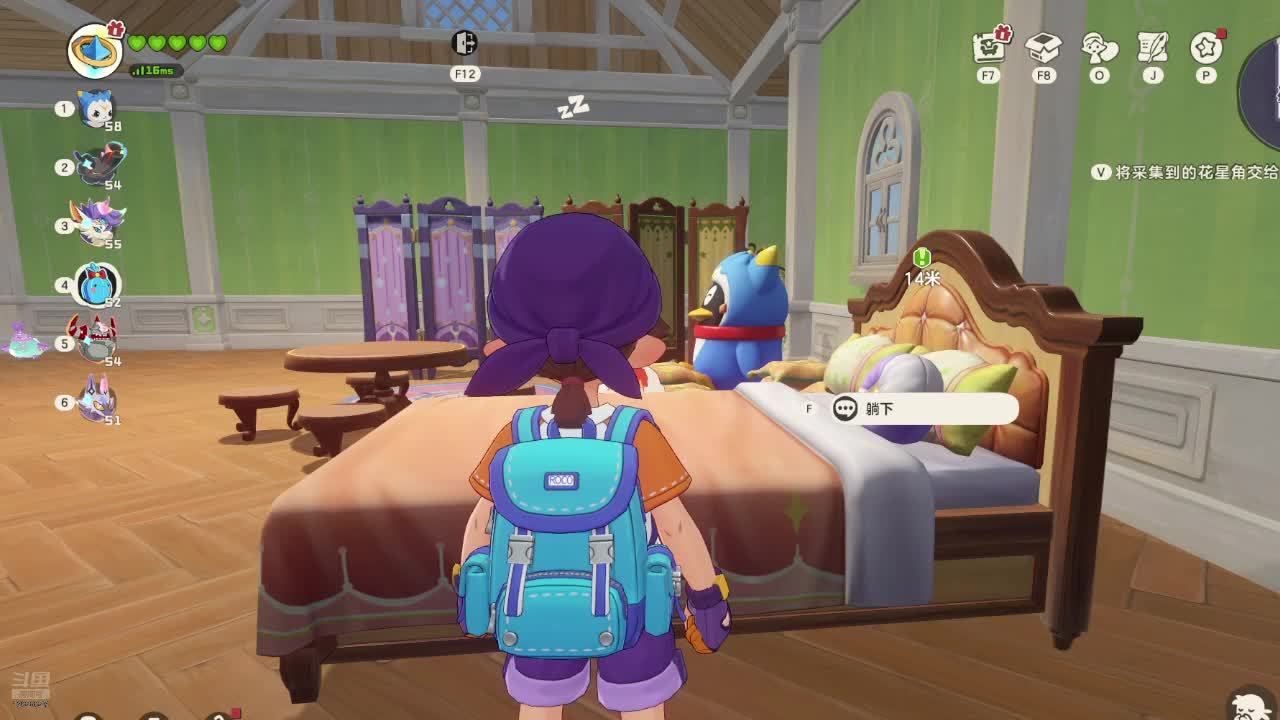
Task: Click the door exit icon labeled F12
Action: tap(465, 44)
